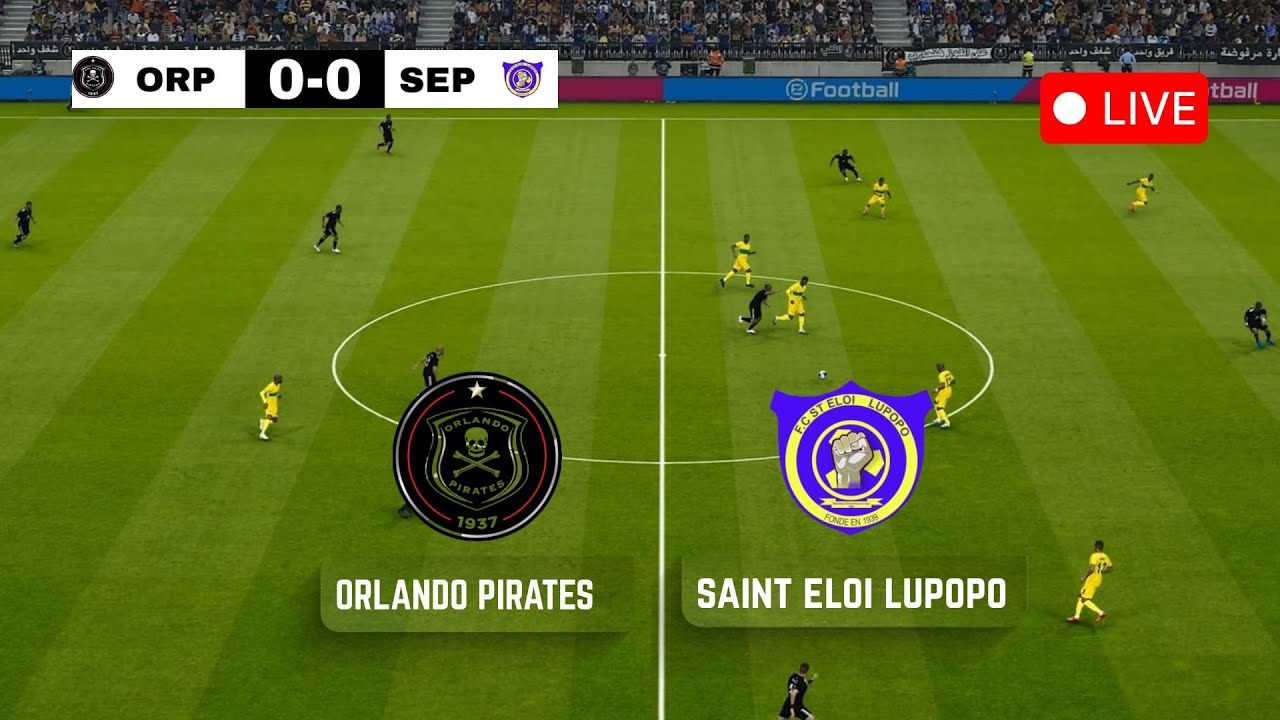This screenshot has height=720, width=1280.
Task: Click the small SEP crest in the scoreboard
Action: pyautogui.click(x=522, y=78)
